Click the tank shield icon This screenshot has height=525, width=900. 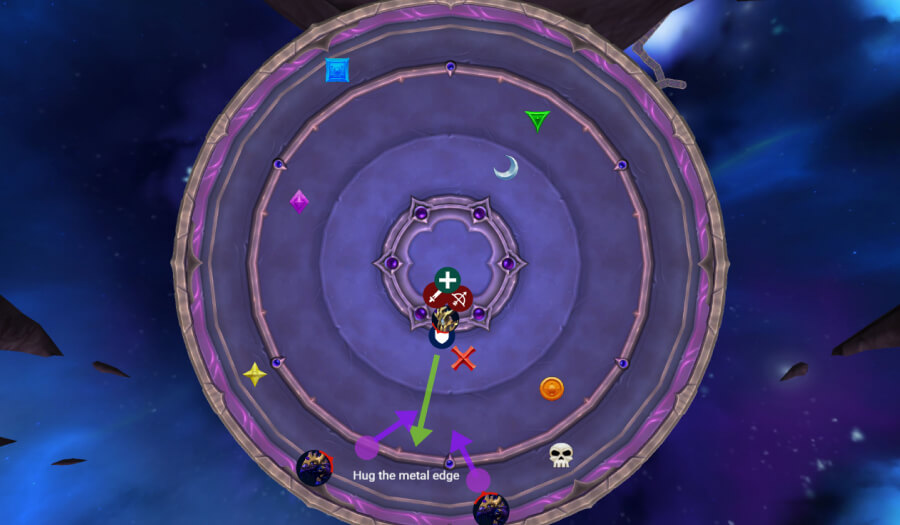tap(441, 338)
